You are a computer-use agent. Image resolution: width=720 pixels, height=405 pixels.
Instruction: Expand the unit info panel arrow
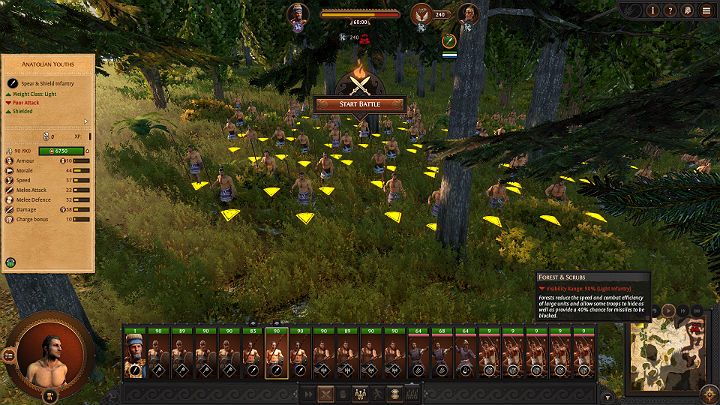click(x=86, y=122)
